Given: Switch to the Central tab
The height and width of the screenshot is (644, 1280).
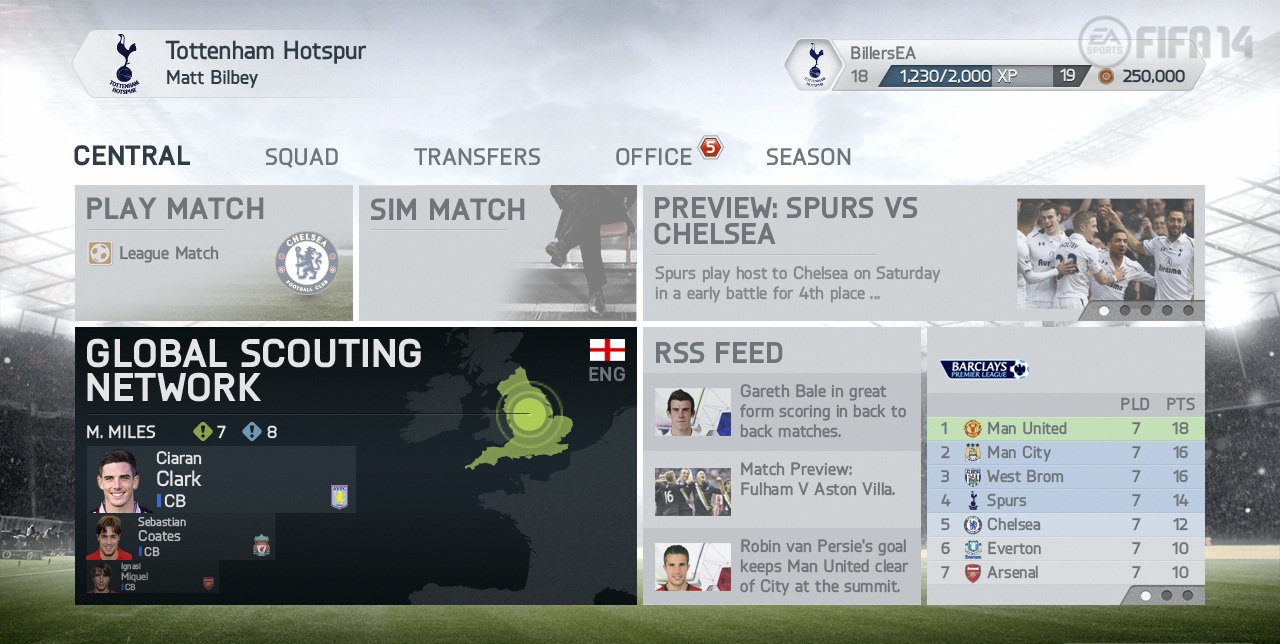Looking at the screenshot, I should (132, 156).
